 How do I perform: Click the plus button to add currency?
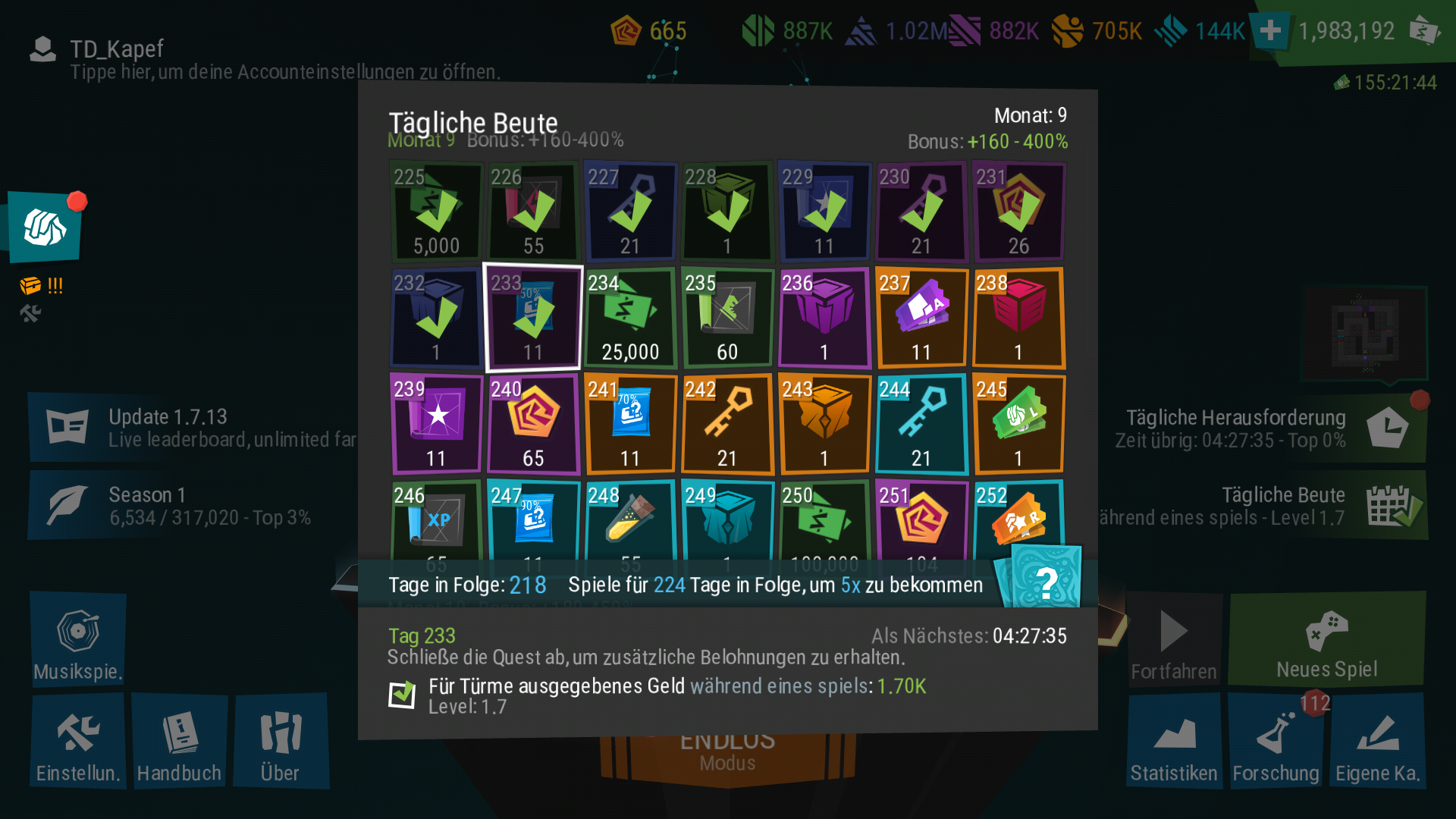(1270, 31)
